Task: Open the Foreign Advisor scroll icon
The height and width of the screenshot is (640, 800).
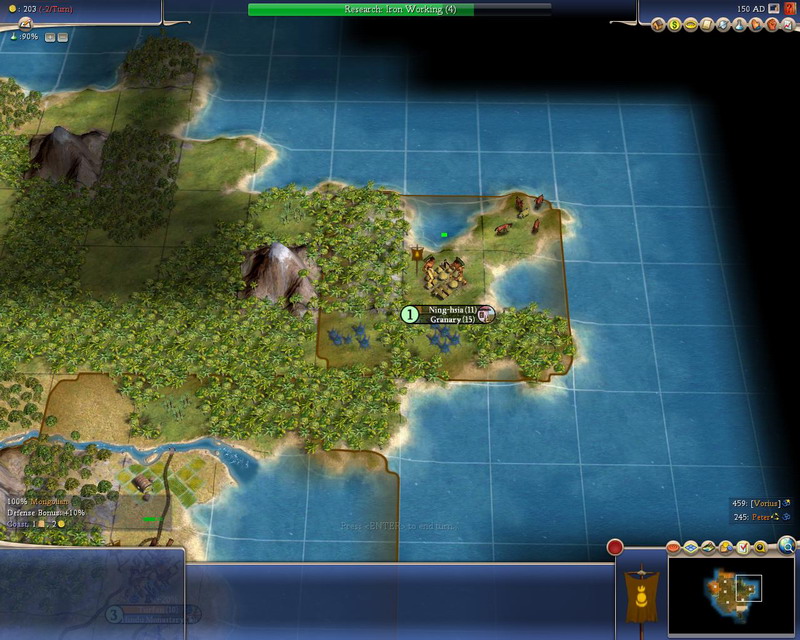Action: tap(706, 23)
